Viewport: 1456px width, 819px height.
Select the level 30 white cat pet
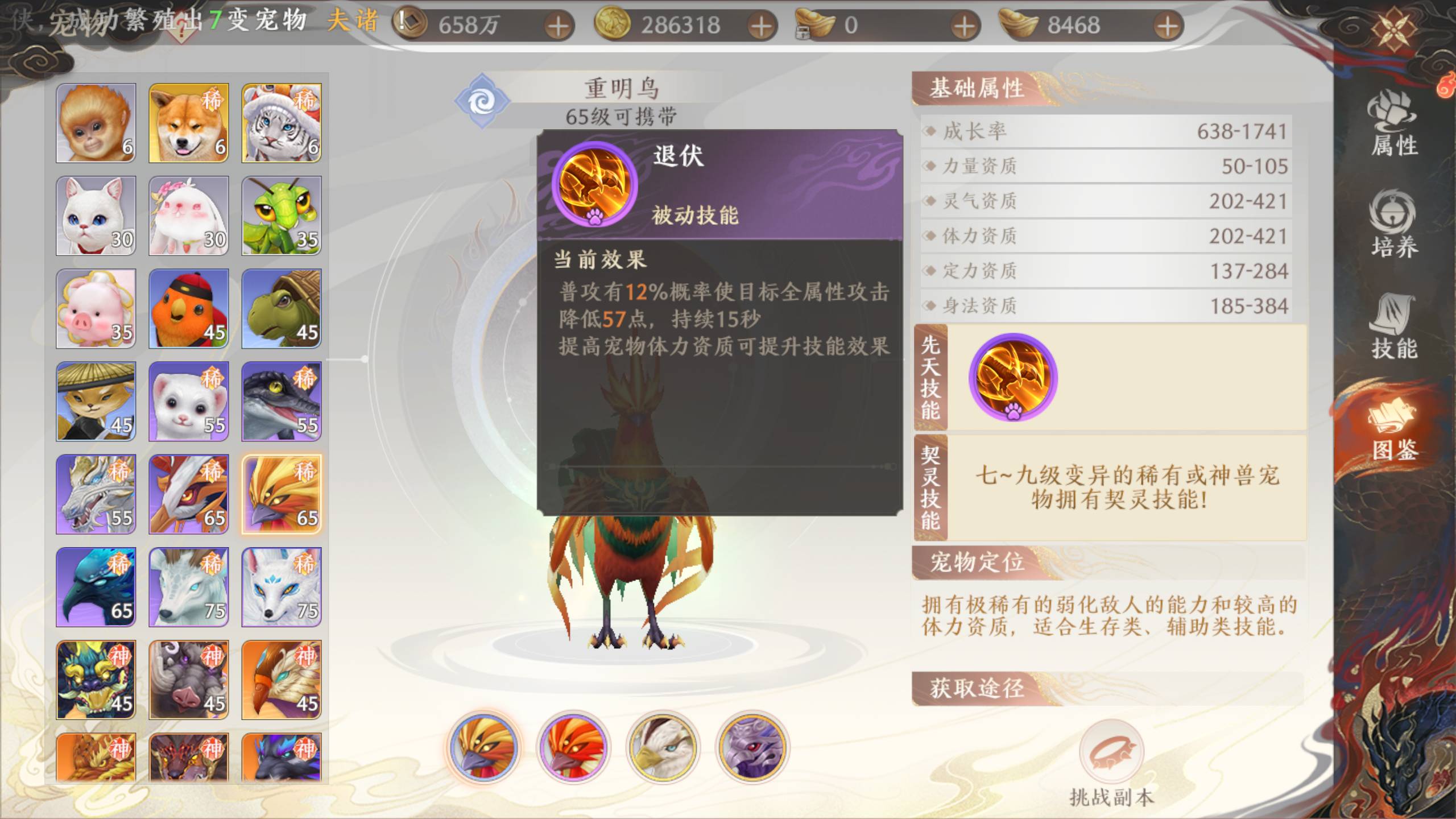click(x=95, y=215)
